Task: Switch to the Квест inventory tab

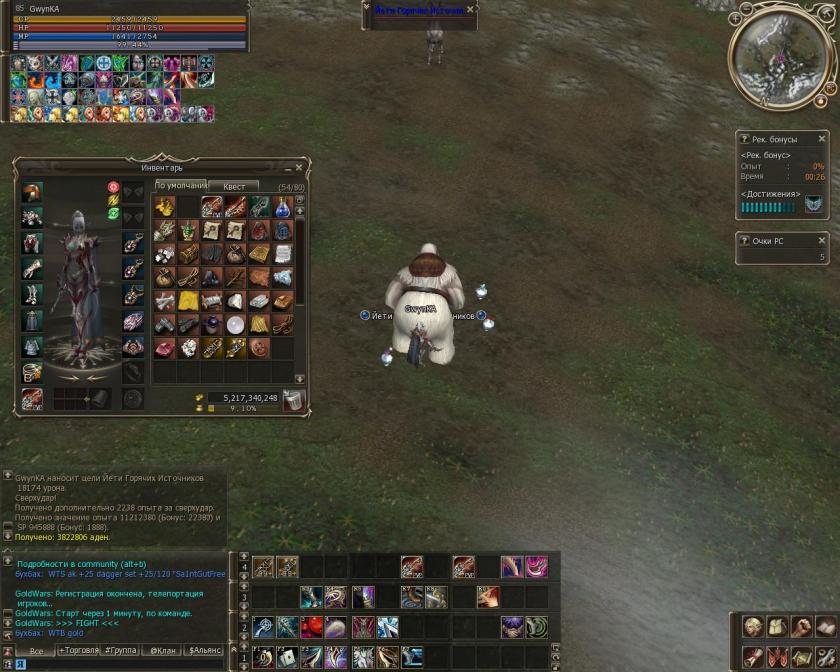Action: click(234, 186)
